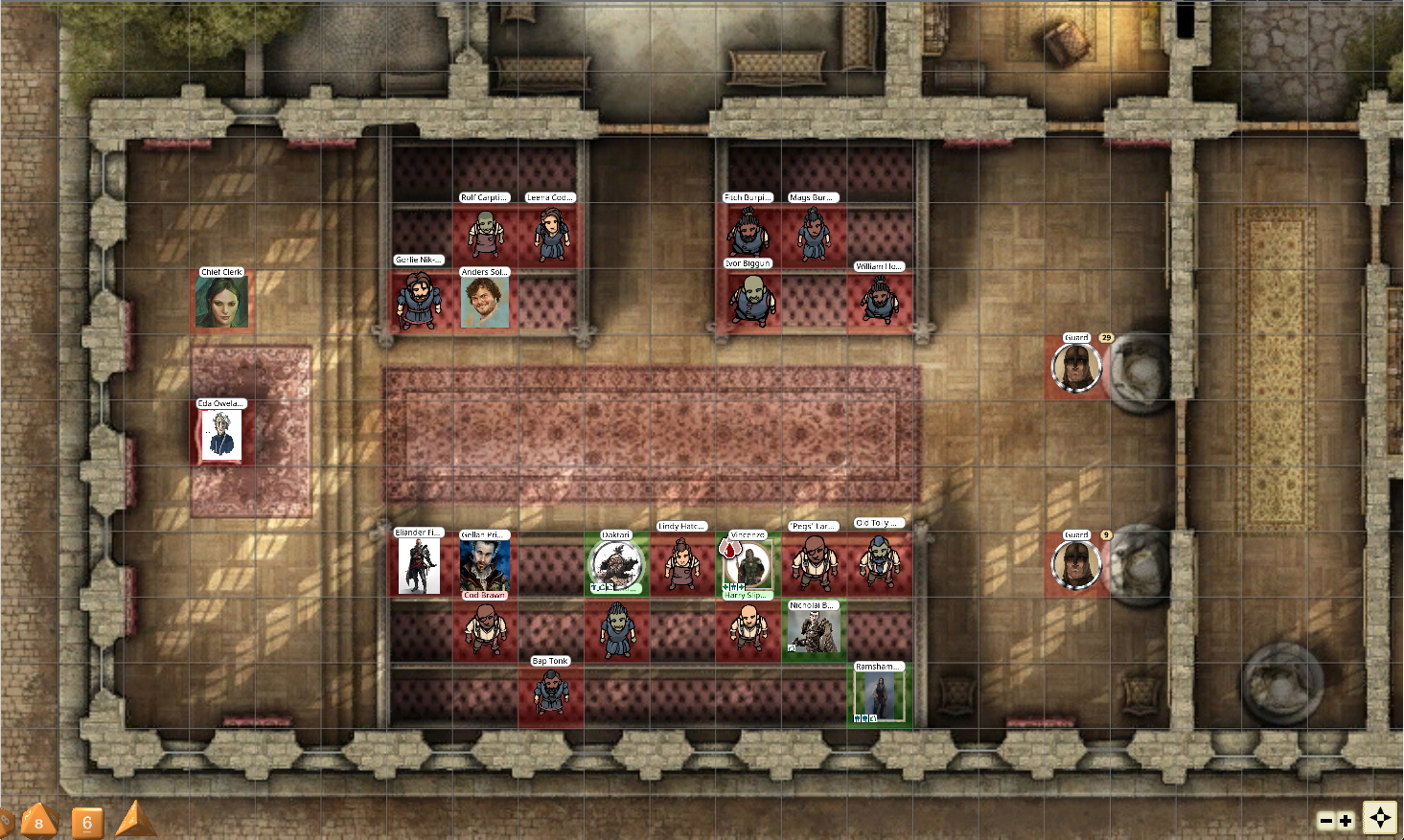The width and height of the screenshot is (1404, 840).
Task: Select the Chief Clerk token
Action: (x=221, y=303)
